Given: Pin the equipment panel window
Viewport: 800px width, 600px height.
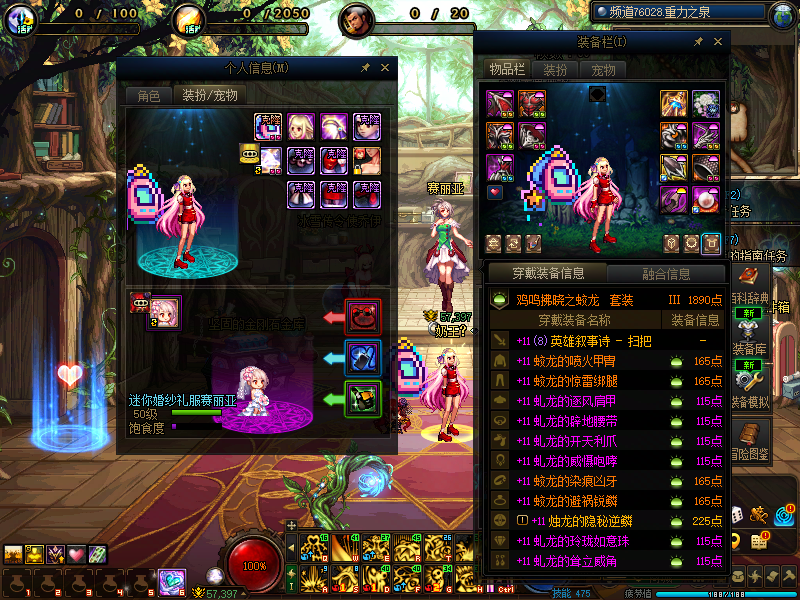Looking at the screenshot, I should pos(698,42).
